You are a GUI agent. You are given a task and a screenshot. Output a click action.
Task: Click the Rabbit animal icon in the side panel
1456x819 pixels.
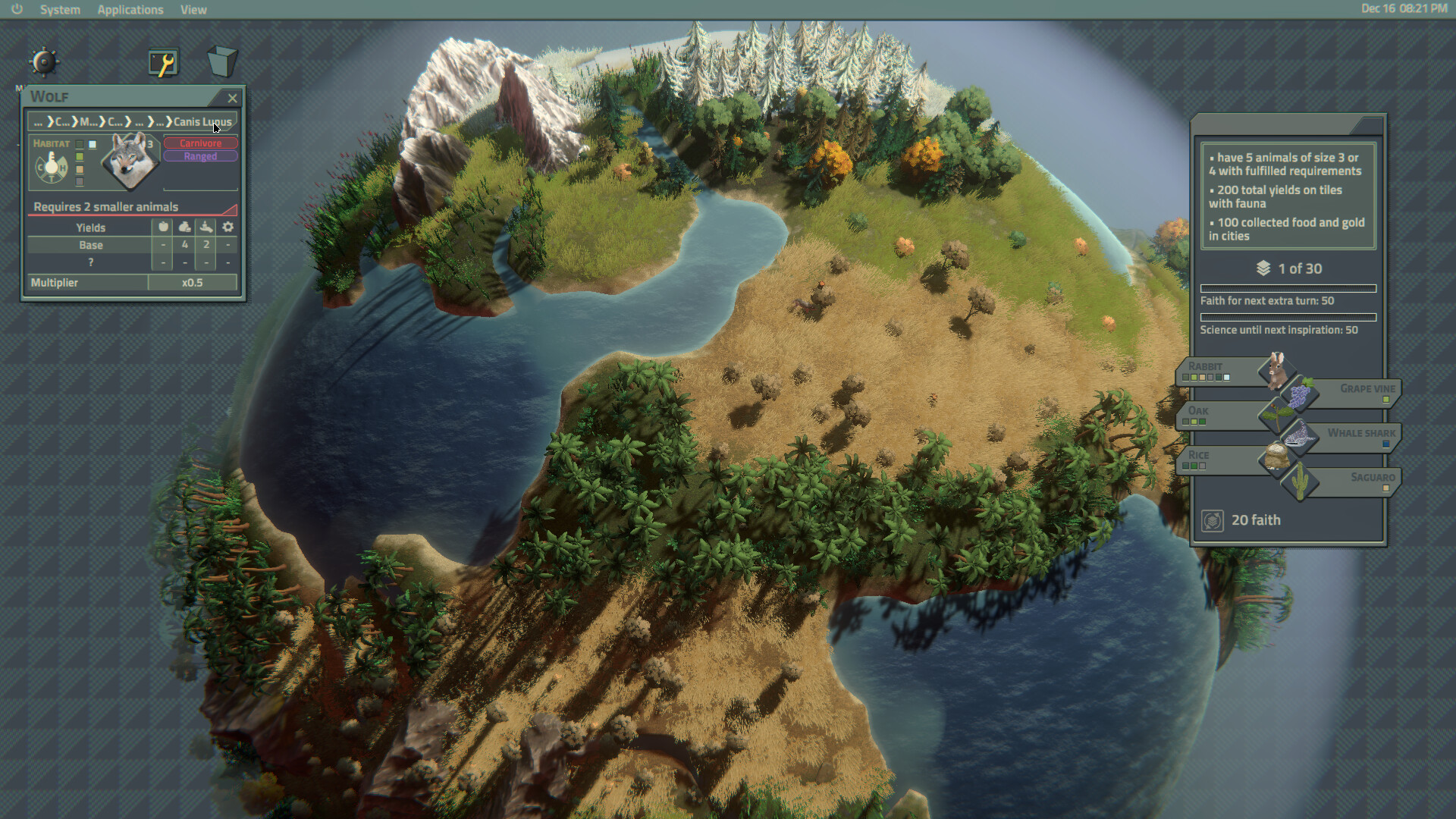1277,372
